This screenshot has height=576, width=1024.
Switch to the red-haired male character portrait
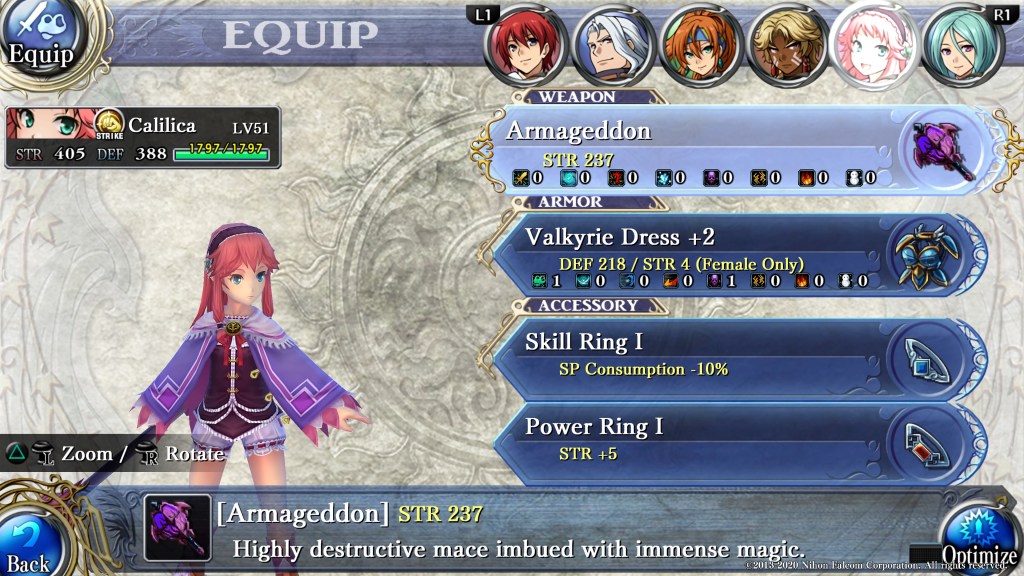526,46
